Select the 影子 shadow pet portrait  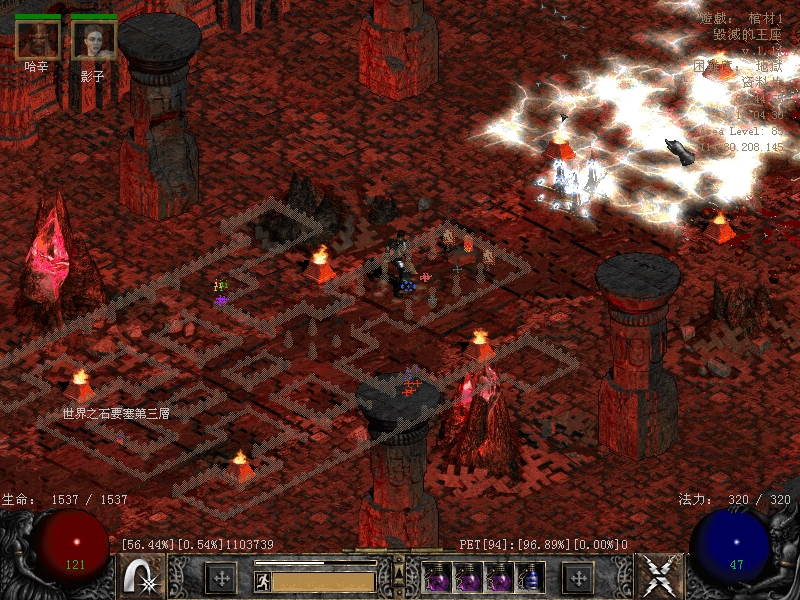[x=94, y=39]
